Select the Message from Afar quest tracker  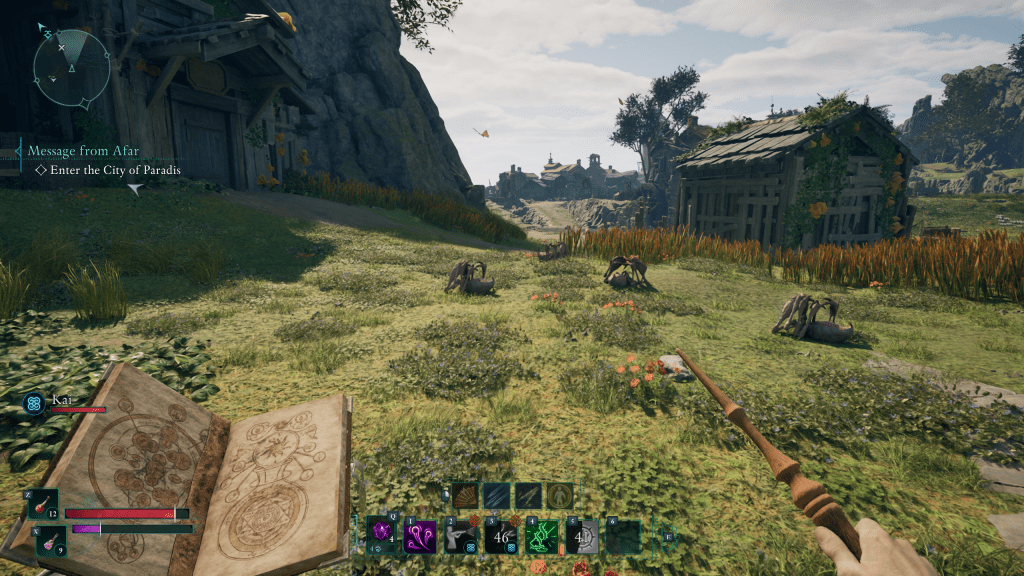pyautogui.click(x=84, y=151)
